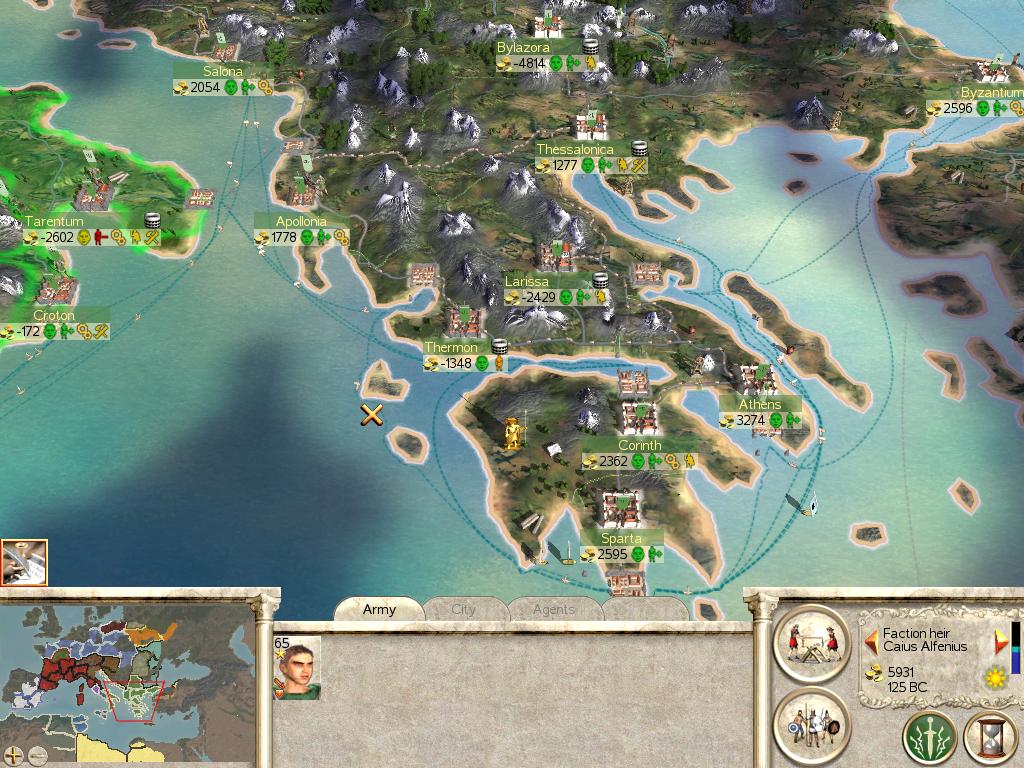Open the construction panel button

812,643
